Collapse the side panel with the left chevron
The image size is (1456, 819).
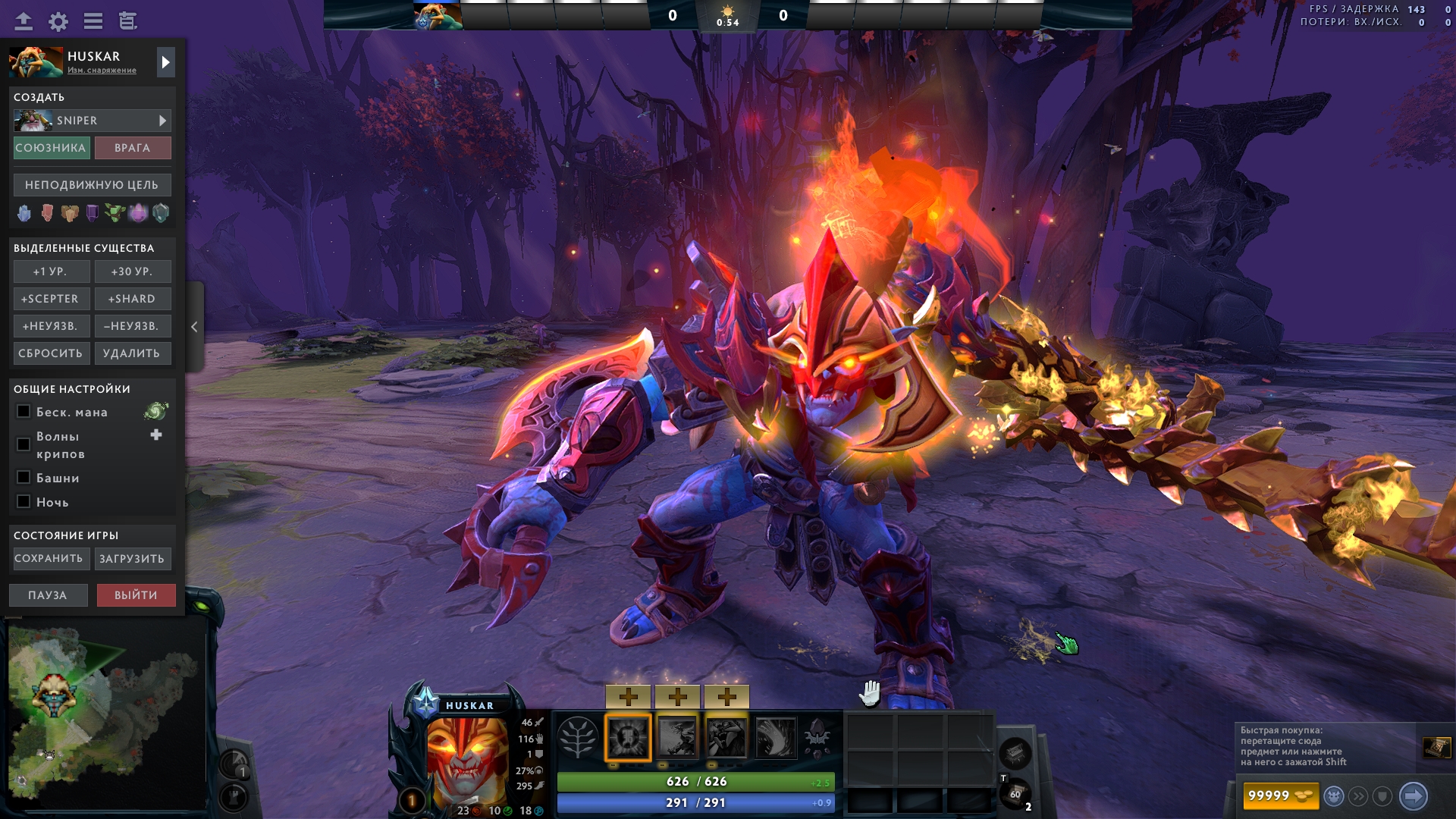click(194, 326)
